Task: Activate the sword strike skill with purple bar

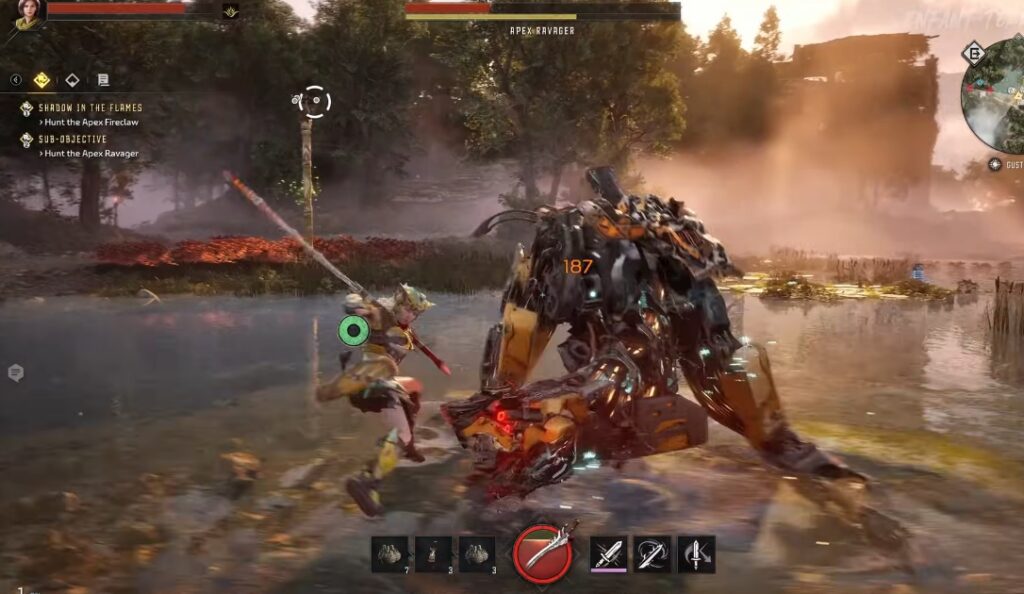Action: point(608,553)
